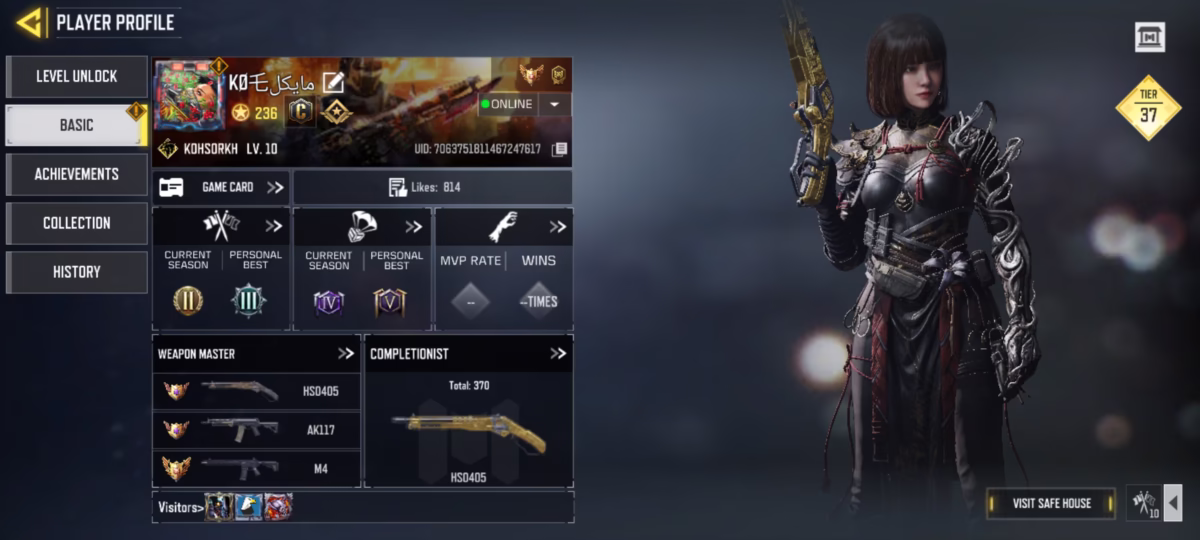Select the Basic profile tab
The image size is (1200, 540).
pyautogui.click(x=77, y=125)
